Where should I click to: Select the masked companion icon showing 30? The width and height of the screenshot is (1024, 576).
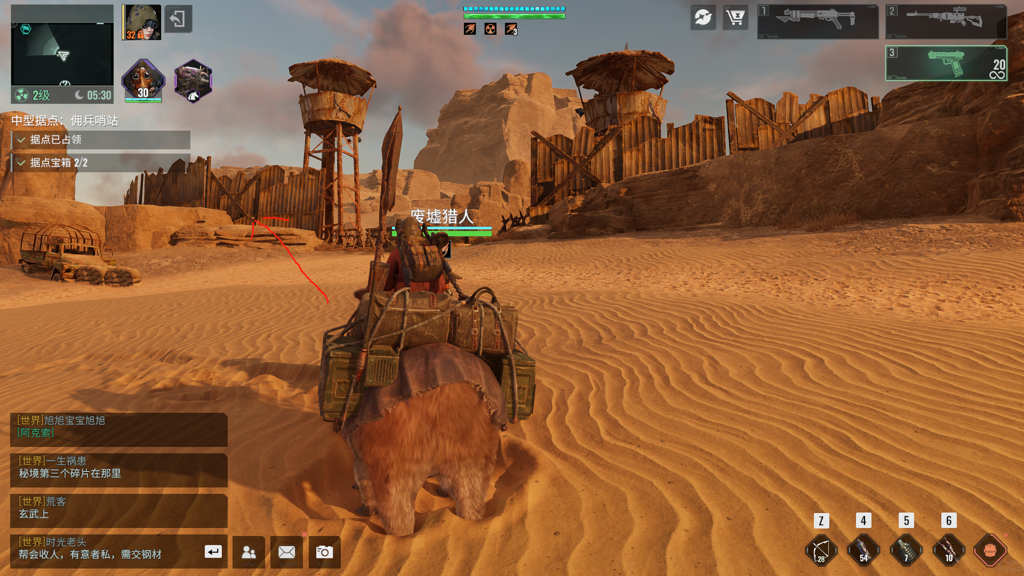click(x=142, y=80)
